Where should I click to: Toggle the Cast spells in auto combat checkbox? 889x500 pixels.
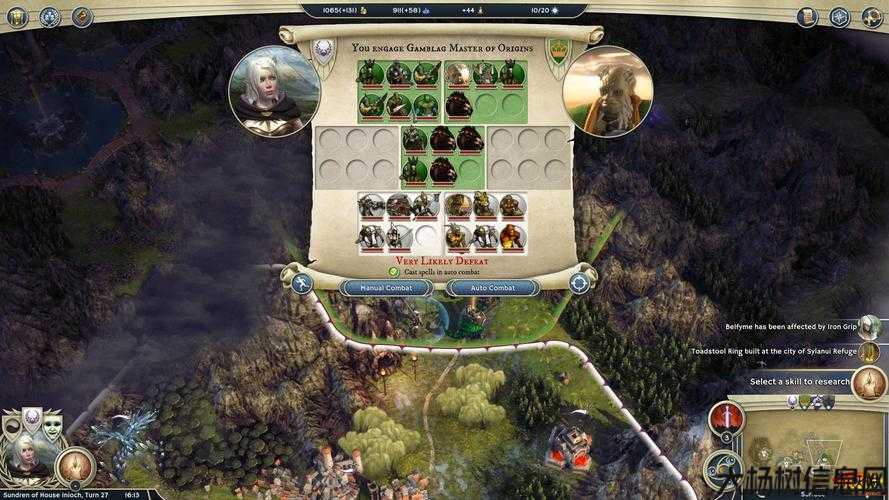coord(394,271)
